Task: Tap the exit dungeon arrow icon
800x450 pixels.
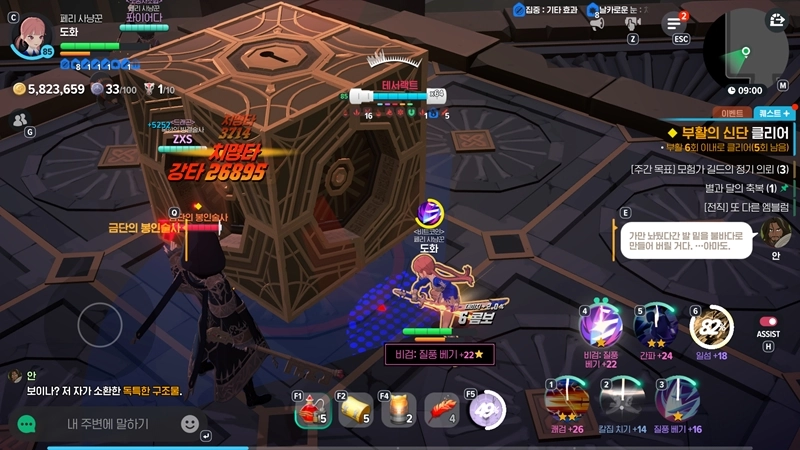Action: 776,20
